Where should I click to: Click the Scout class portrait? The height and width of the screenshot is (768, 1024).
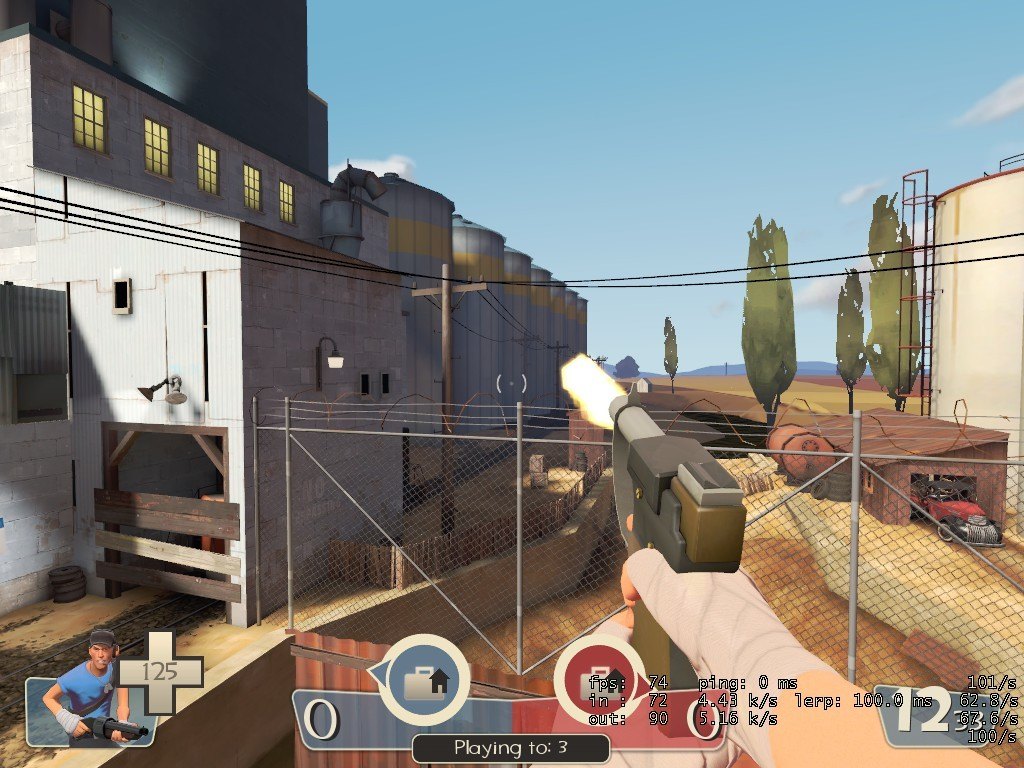click(x=88, y=690)
